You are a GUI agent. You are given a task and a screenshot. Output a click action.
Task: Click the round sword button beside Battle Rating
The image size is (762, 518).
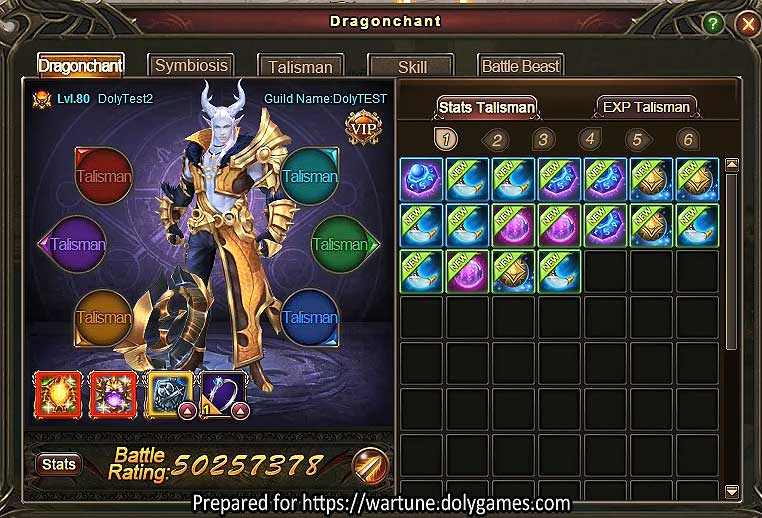pos(370,465)
